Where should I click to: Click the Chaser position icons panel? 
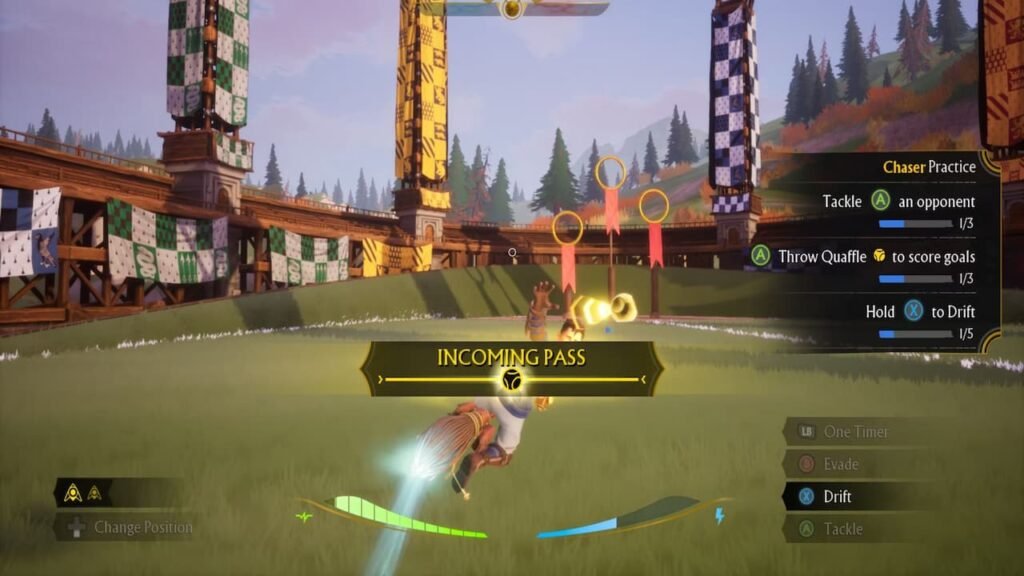(86, 493)
